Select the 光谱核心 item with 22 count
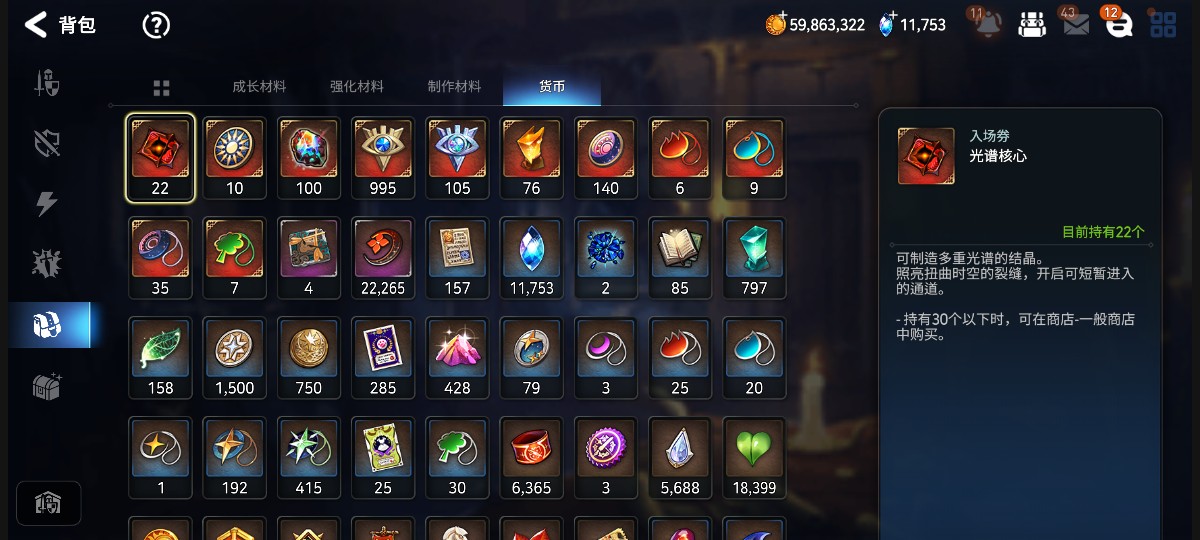Image resolution: width=1200 pixels, height=540 pixels. [160, 158]
